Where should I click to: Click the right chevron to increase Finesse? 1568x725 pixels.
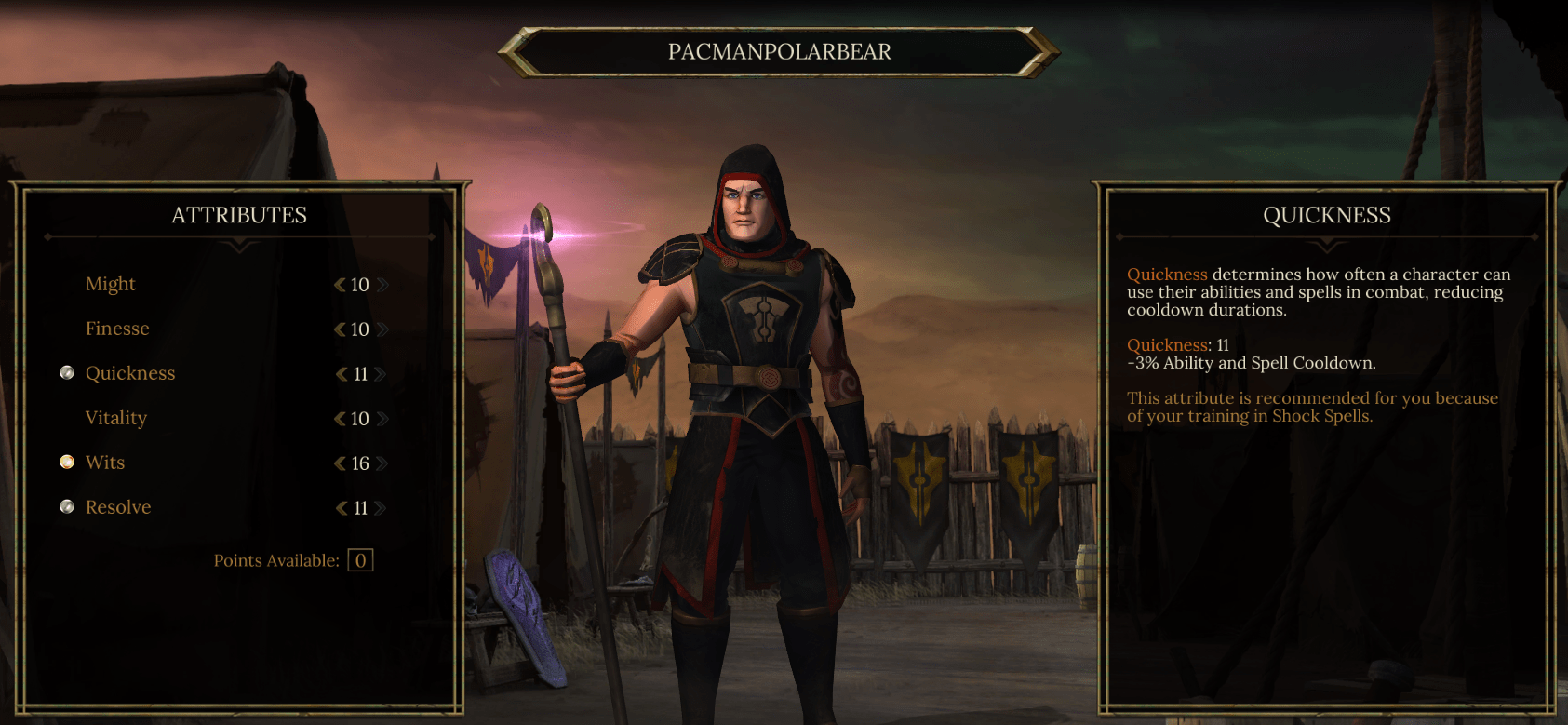click(x=382, y=329)
